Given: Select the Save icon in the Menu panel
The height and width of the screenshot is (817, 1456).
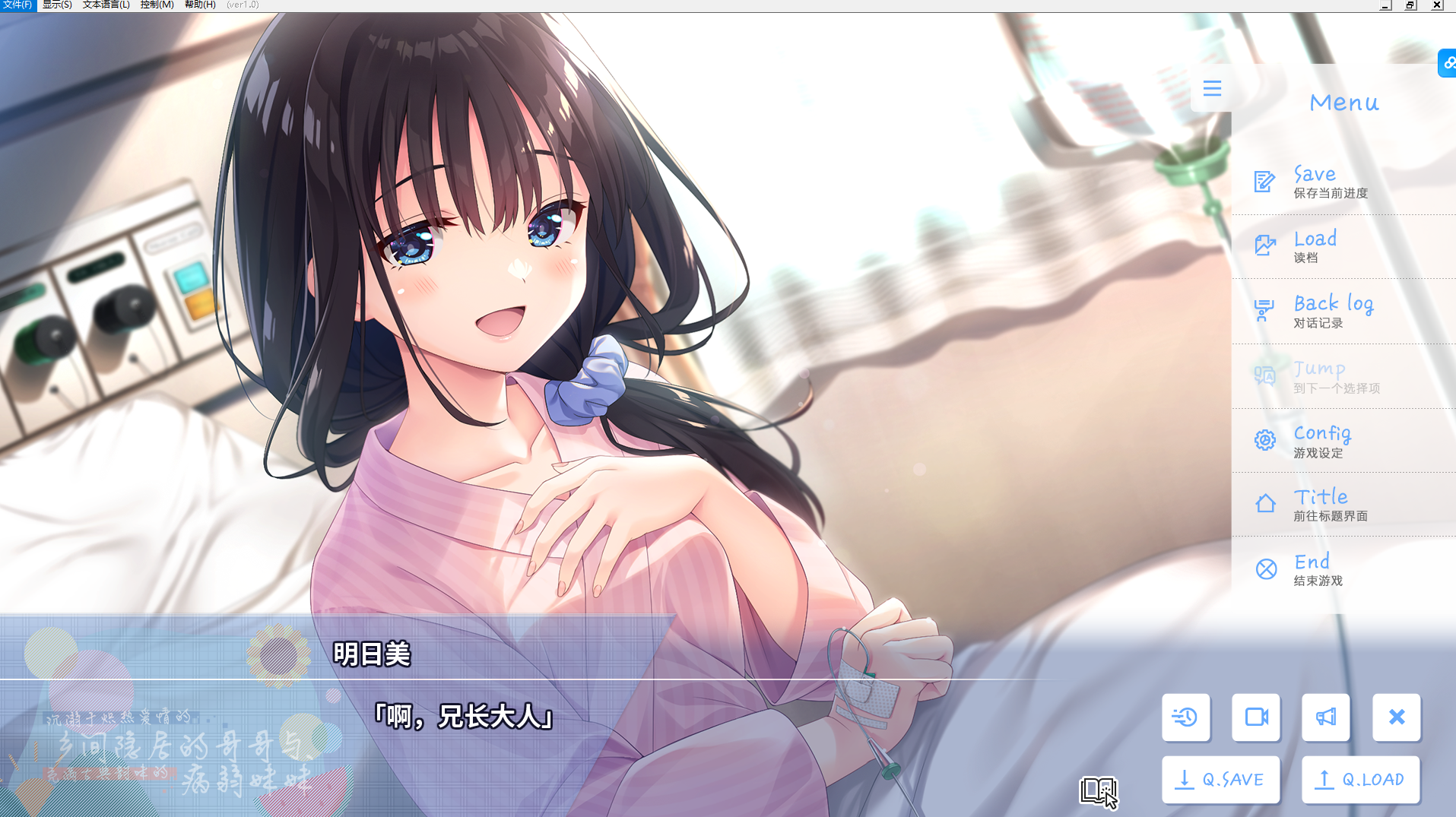Looking at the screenshot, I should click(1263, 181).
